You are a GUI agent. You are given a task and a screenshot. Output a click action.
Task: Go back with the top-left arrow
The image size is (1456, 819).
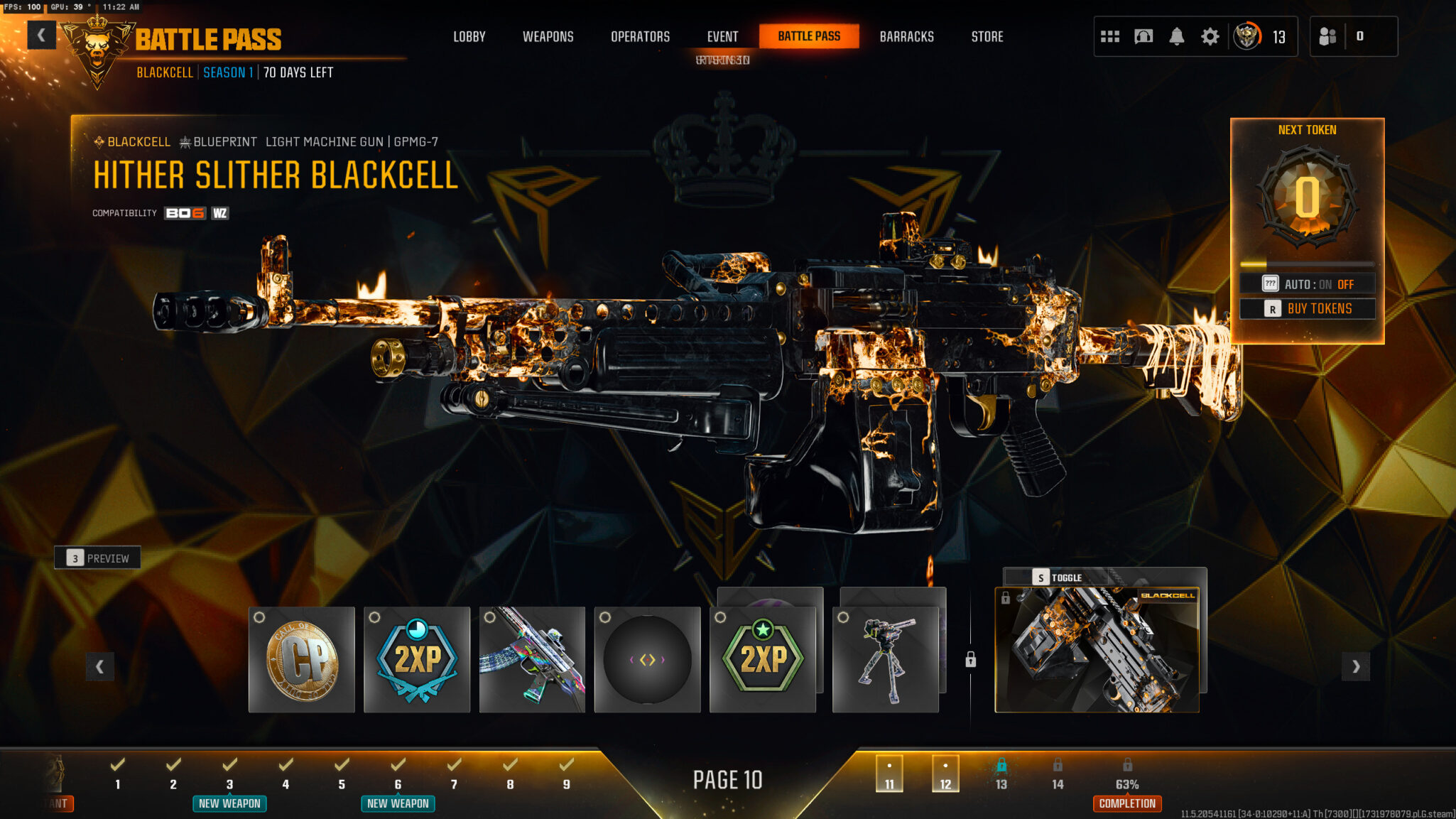tap(41, 36)
